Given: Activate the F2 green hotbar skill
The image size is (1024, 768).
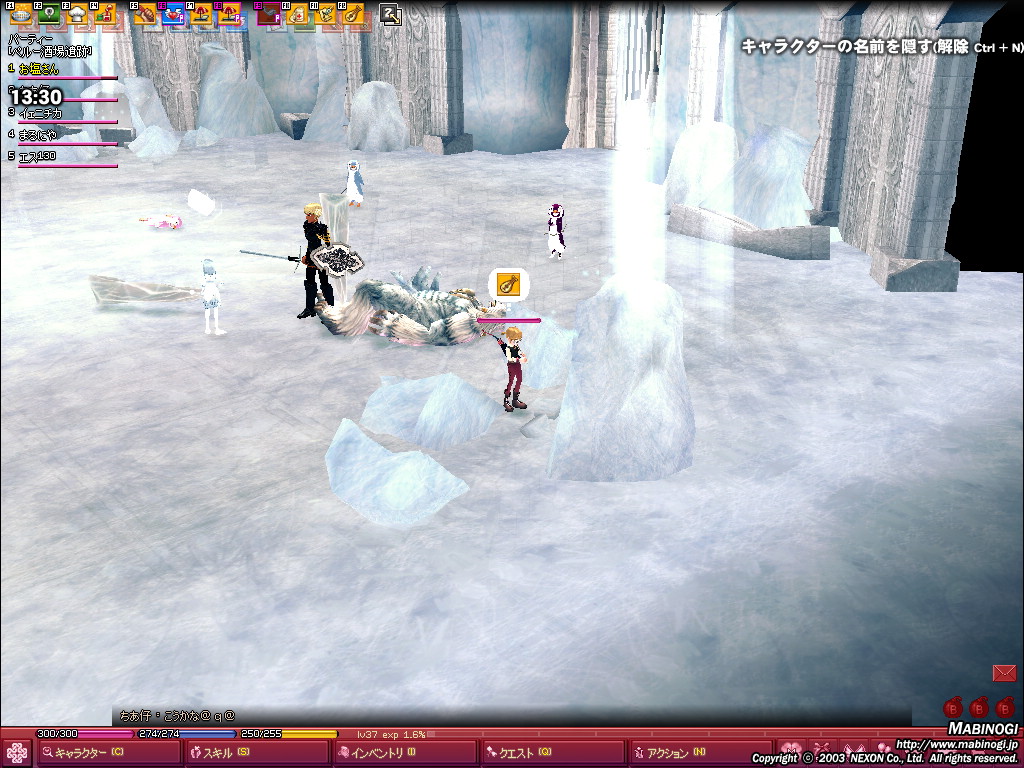Looking at the screenshot, I should (x=48, y=14).
